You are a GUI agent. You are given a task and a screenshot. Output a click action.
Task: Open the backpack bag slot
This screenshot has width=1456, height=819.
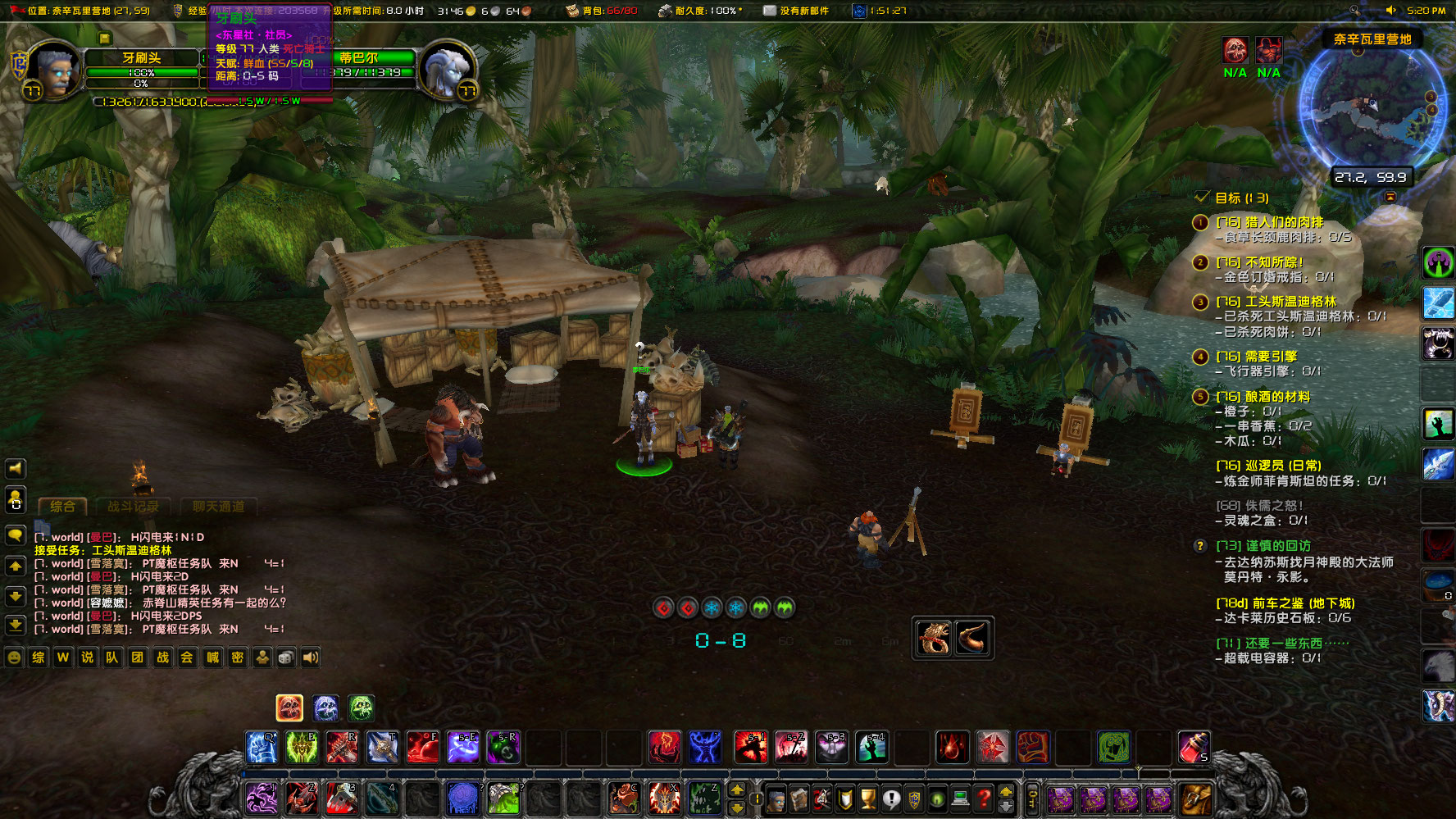(1196, 798)
